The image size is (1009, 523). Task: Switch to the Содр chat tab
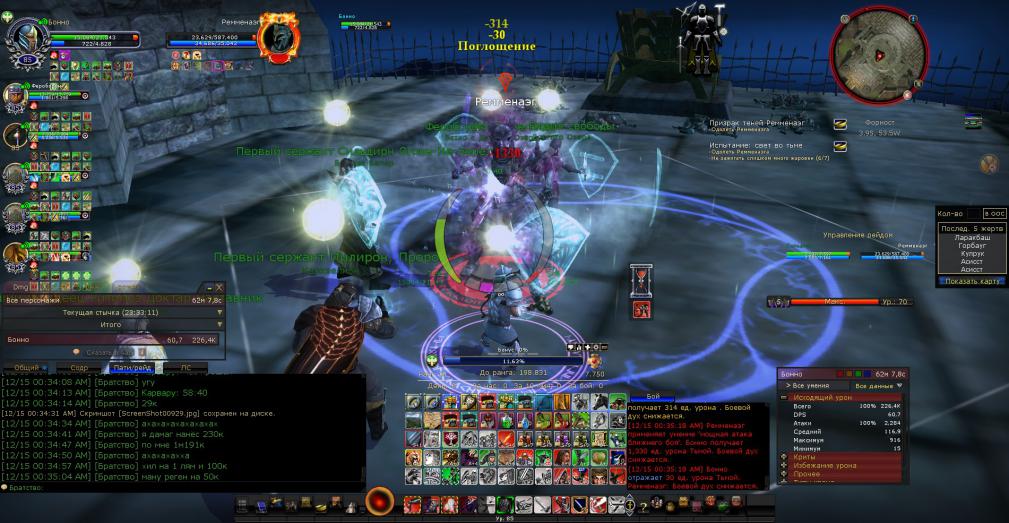[x=79, y=368]
